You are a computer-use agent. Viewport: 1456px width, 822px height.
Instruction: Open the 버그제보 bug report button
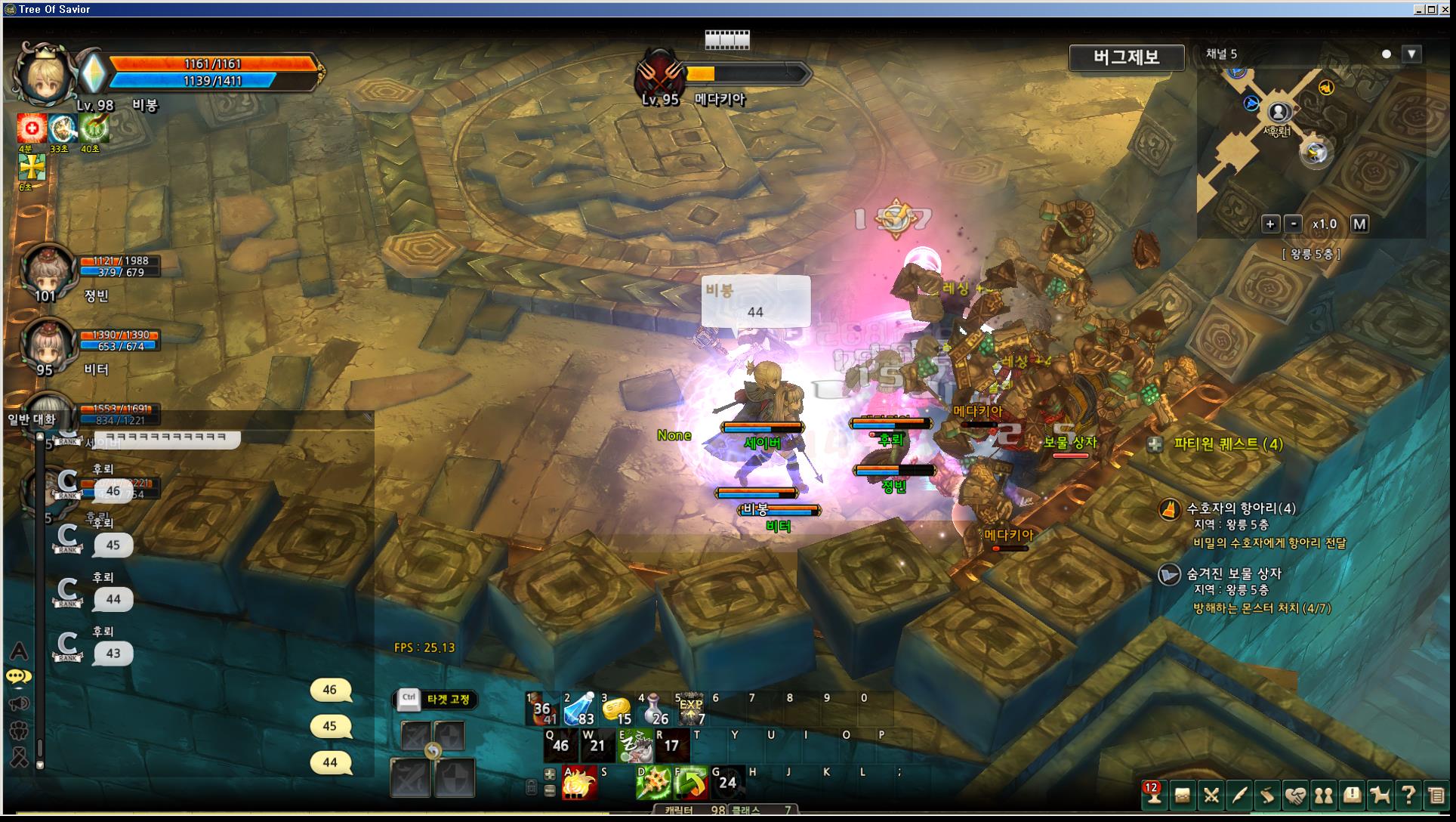point(1126,57)
